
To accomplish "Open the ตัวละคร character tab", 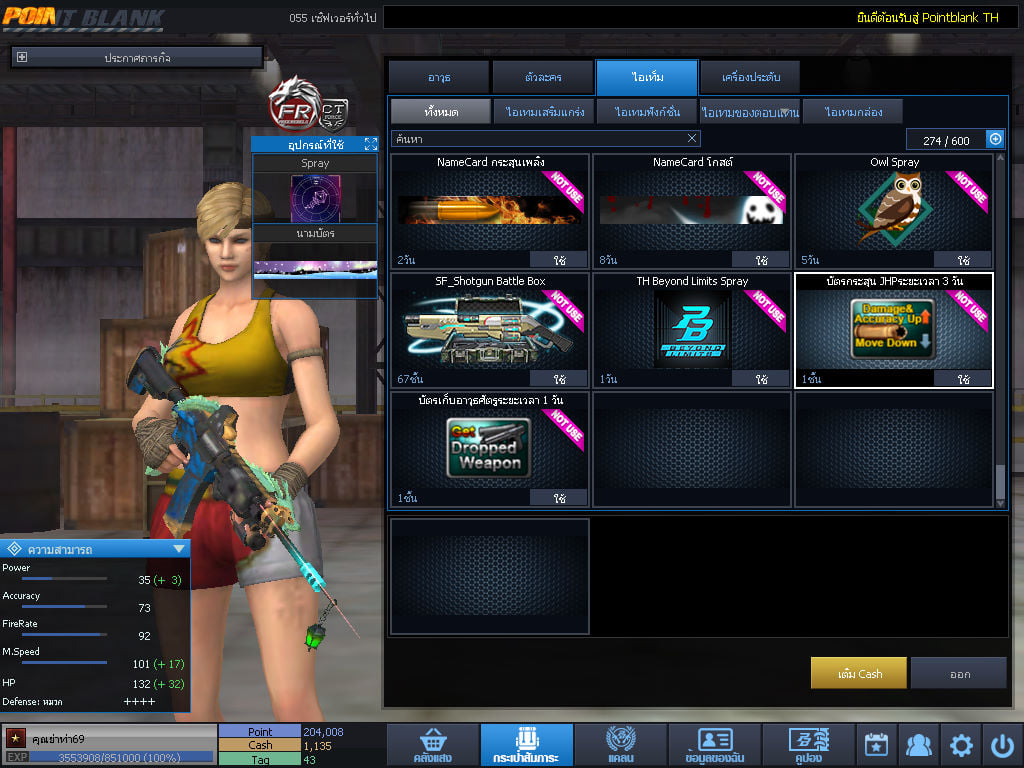I will (x=543, y=77).
